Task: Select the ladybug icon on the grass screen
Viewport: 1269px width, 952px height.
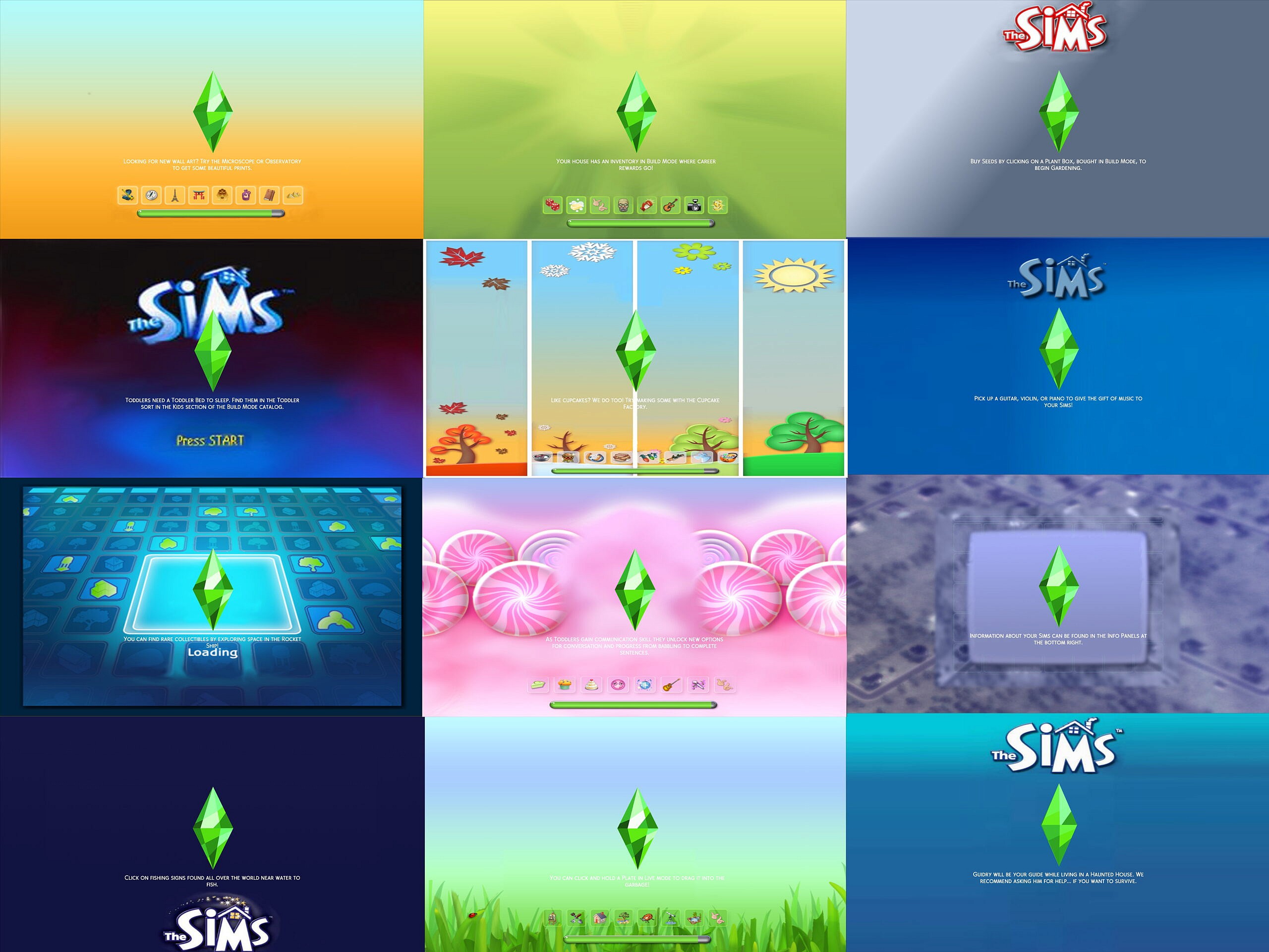Action: pos(647,919)
